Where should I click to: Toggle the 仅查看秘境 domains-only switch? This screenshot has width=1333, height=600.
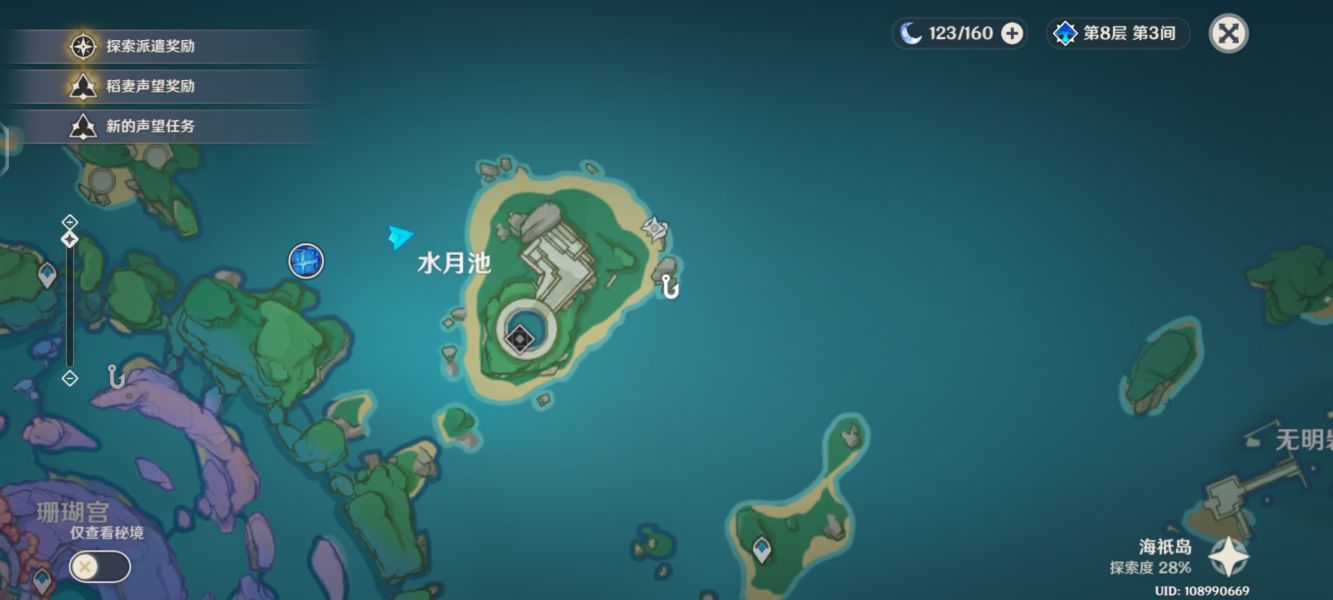(99, 567)
